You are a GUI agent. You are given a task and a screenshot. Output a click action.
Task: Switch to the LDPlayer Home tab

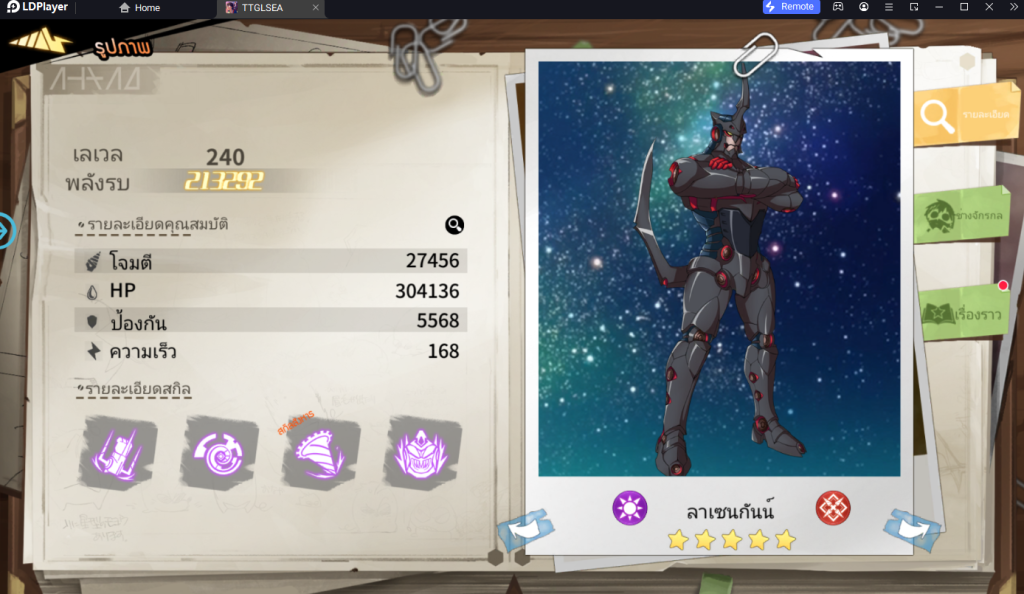140,8
